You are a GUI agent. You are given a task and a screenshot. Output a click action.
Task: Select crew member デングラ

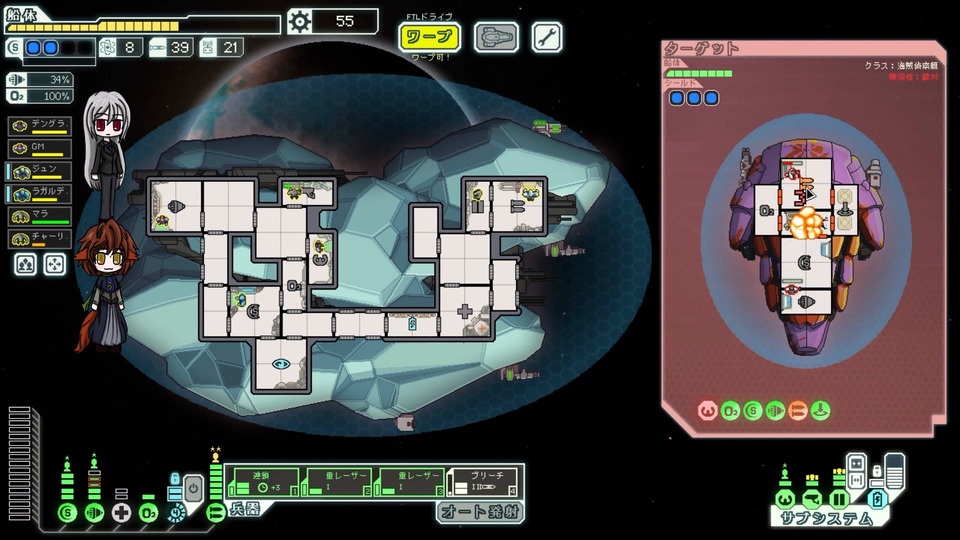pos(39,125)
